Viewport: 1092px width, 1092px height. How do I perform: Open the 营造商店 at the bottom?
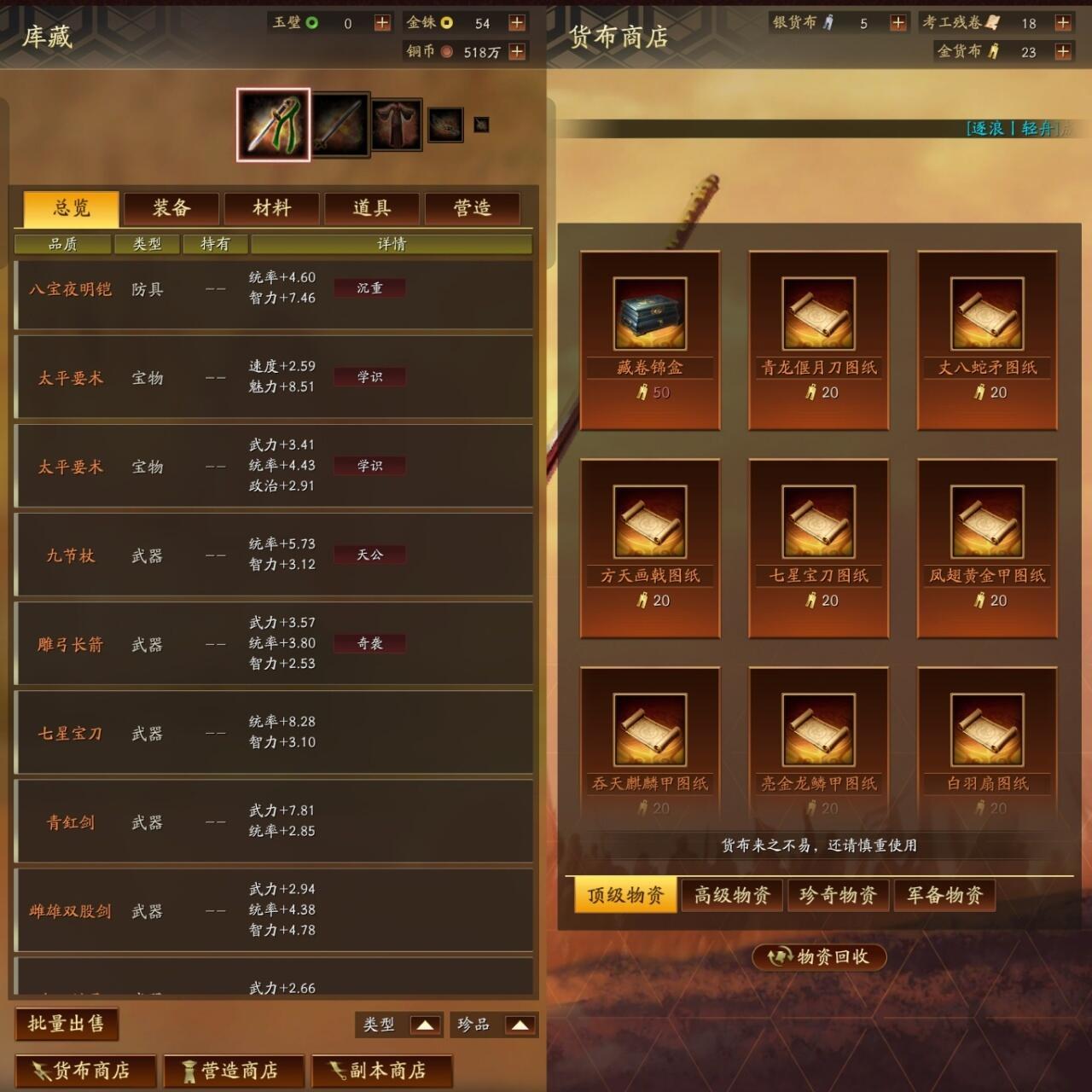tap(234, 1071)
